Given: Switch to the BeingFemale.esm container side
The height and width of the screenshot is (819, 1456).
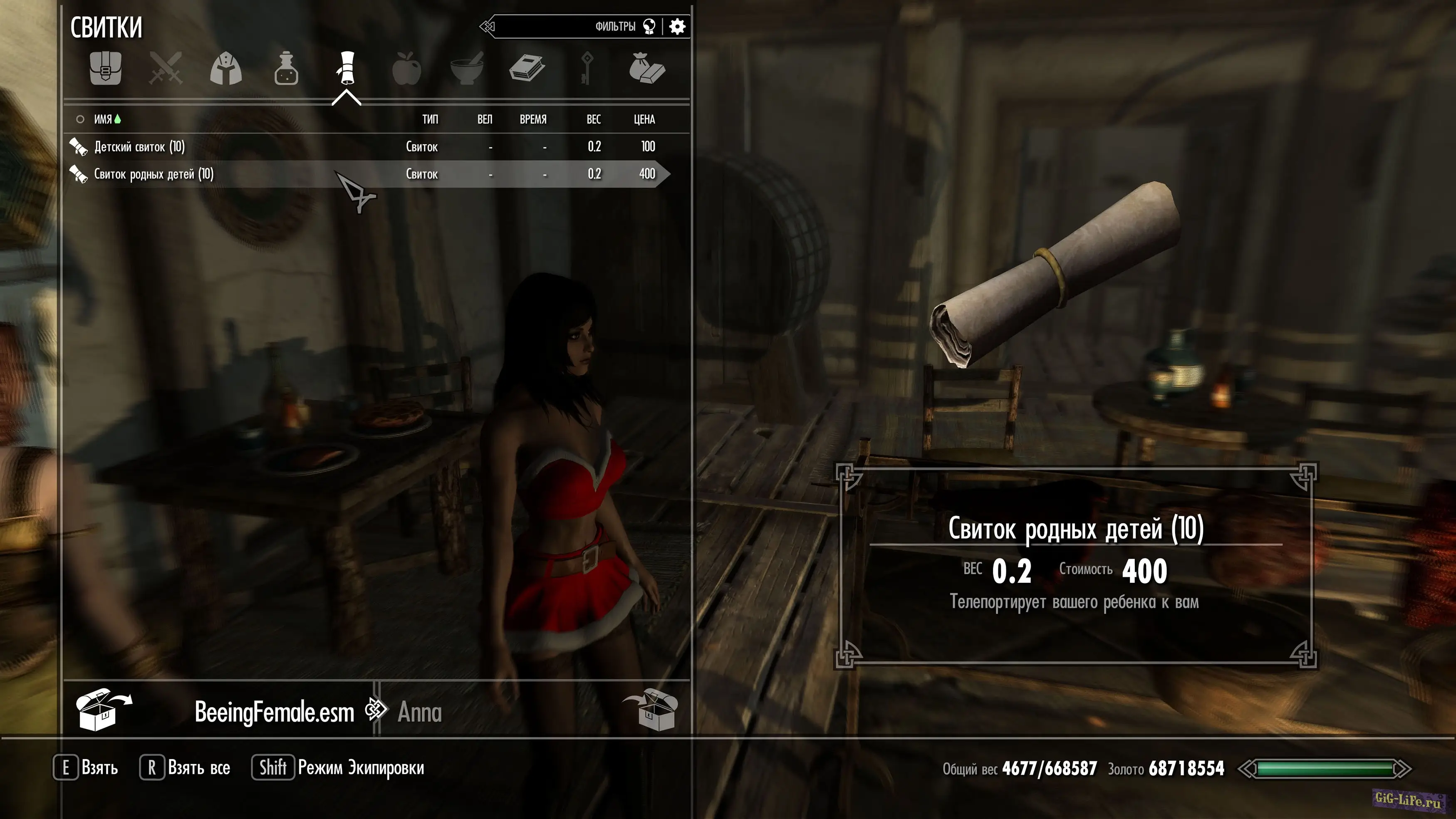Looking at the screenshot, I should [274, 712].
